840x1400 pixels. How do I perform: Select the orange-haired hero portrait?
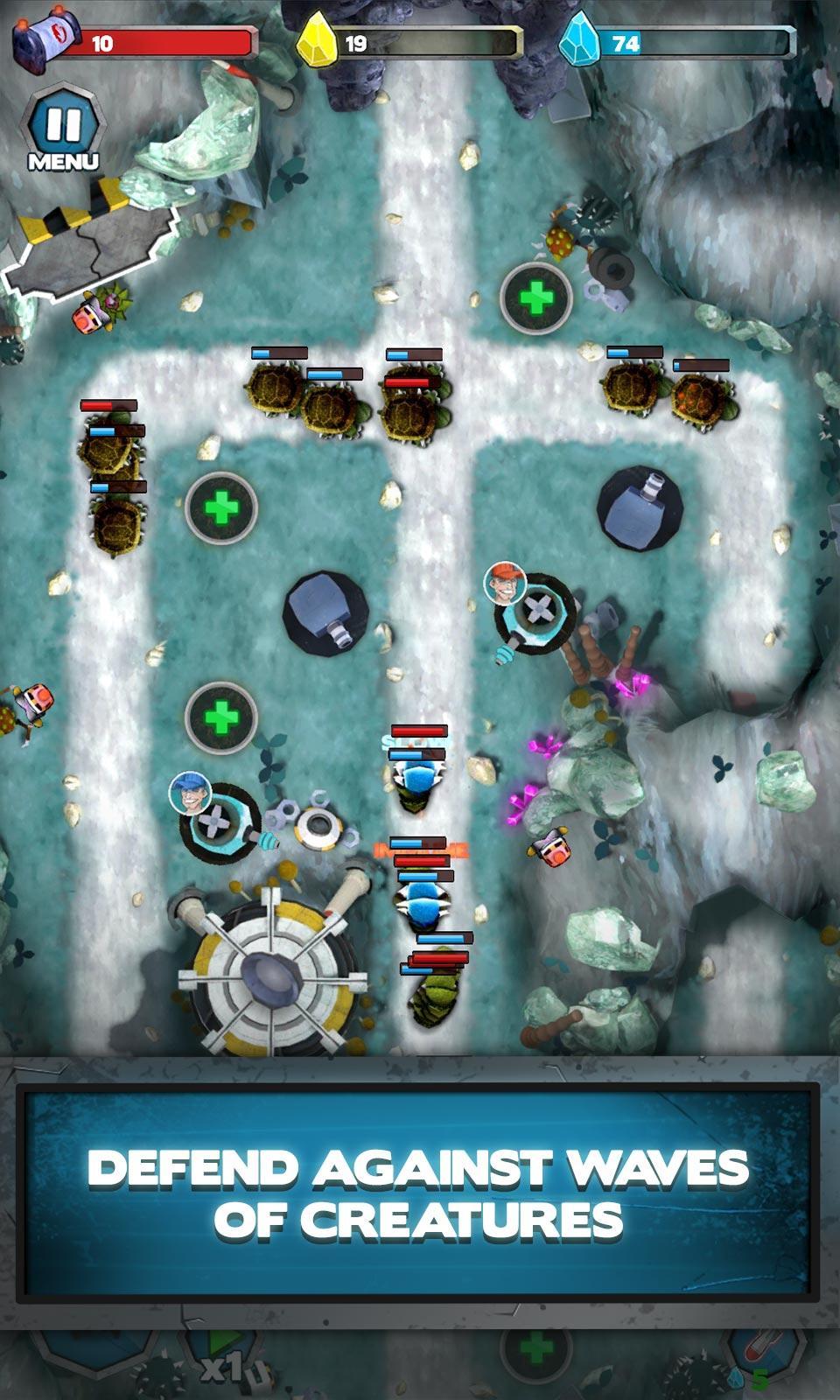(x=505, y=584)
